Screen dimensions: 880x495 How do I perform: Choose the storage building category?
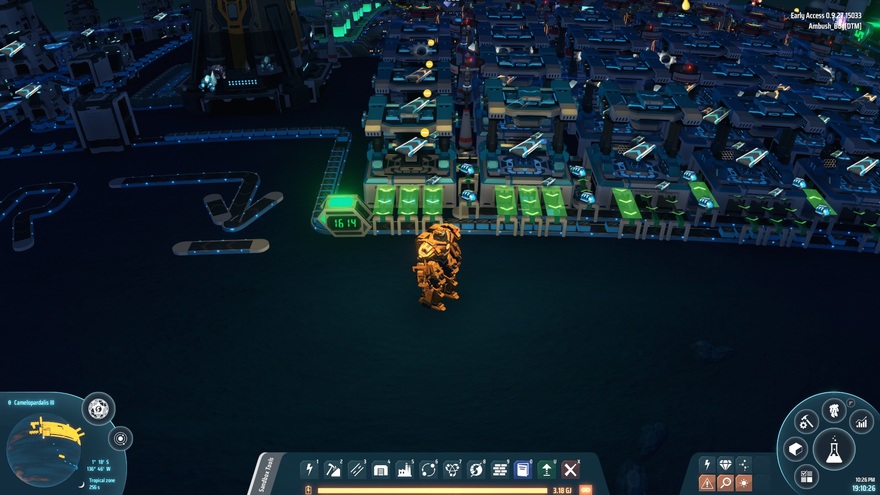381,469
